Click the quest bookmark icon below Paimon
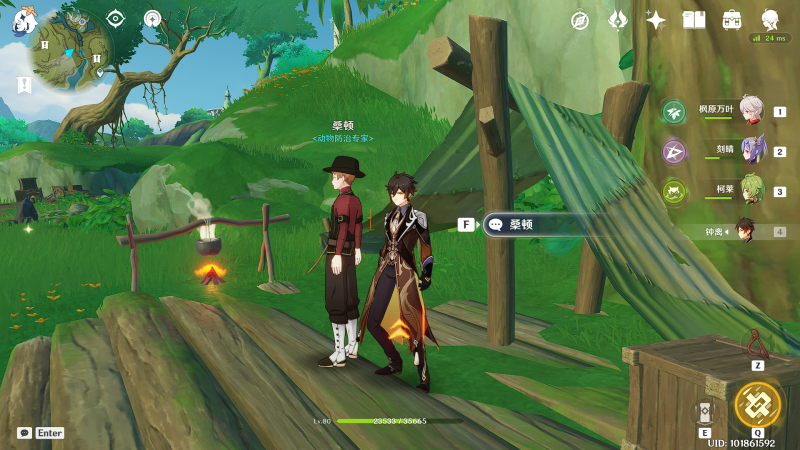The image size is (800, 450). click(22, 85)
